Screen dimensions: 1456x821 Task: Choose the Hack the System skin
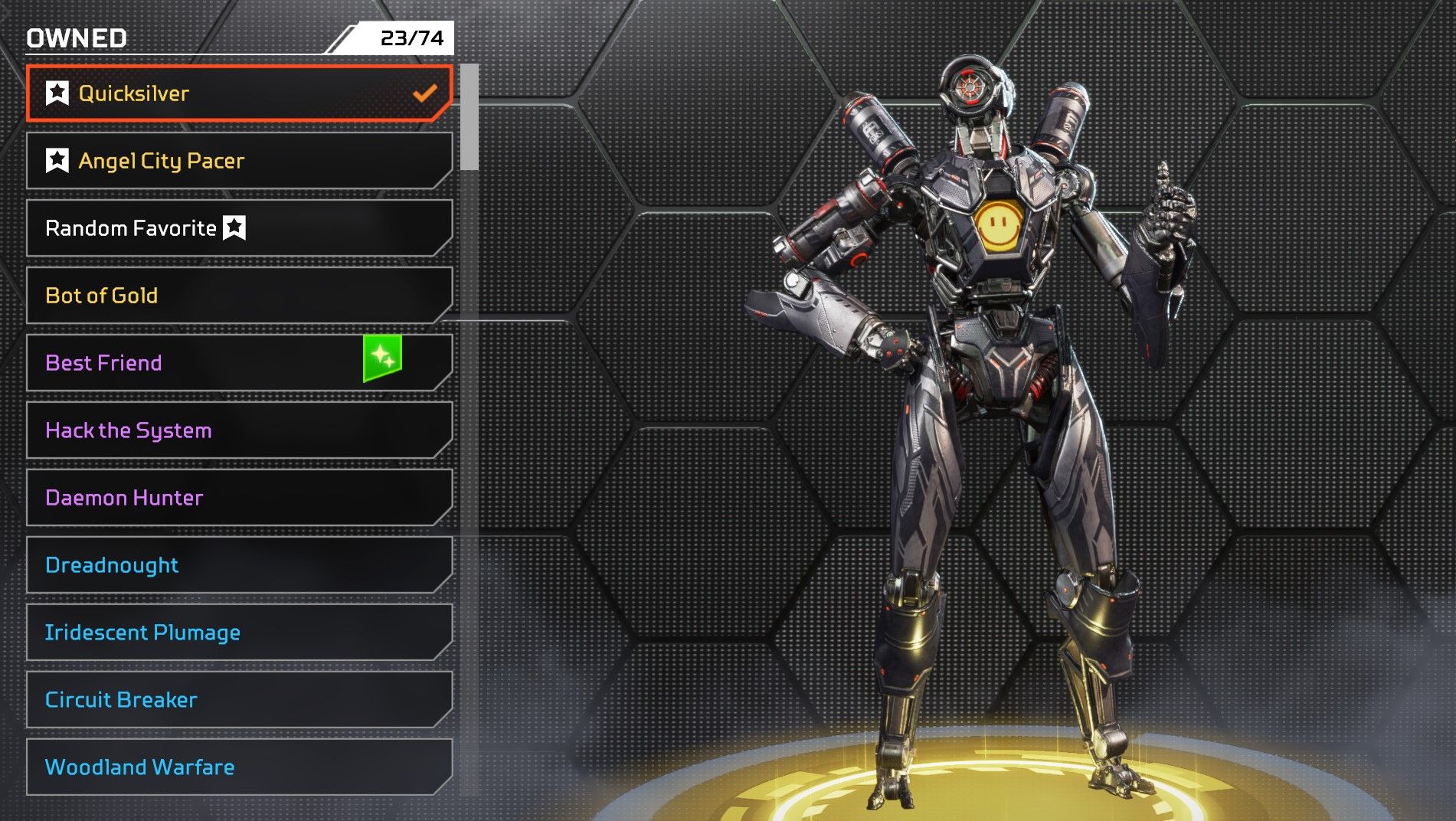click(239, 430)
